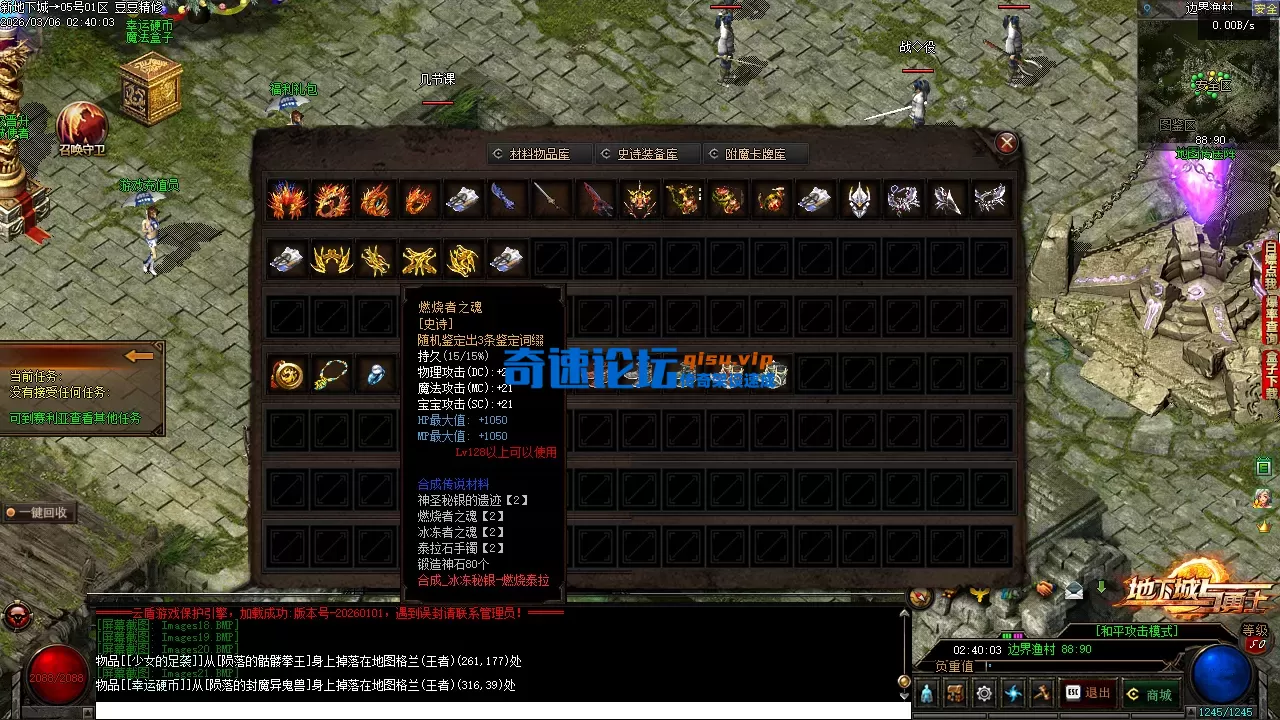Image resolution: width=1280 pixels, height=720 pixels.
Task: Toggle the circular switch beside 材料物品库
Action: click(x=497, y=153)
